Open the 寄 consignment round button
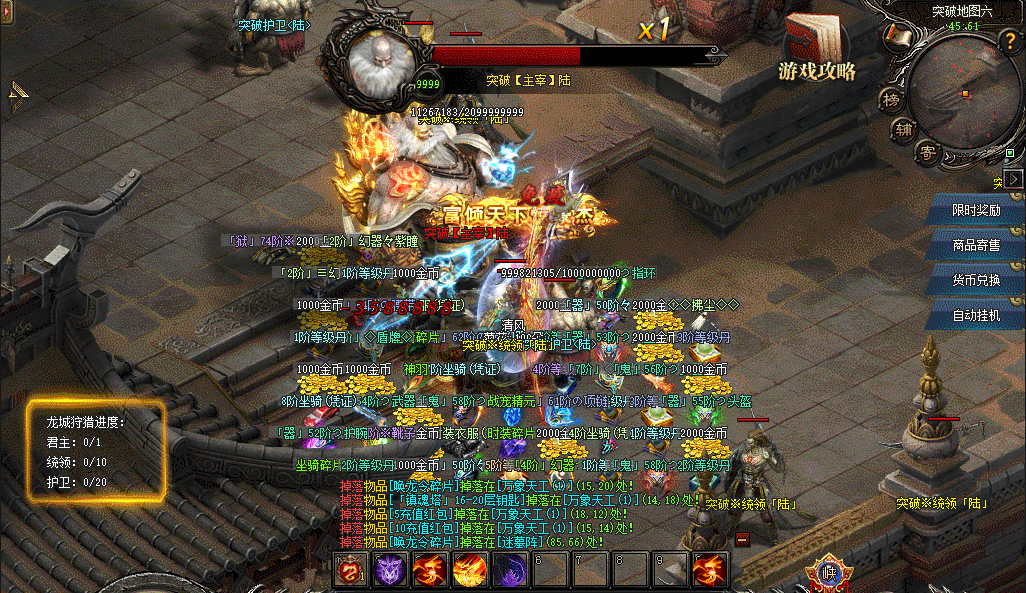 [x=928, y=152]
